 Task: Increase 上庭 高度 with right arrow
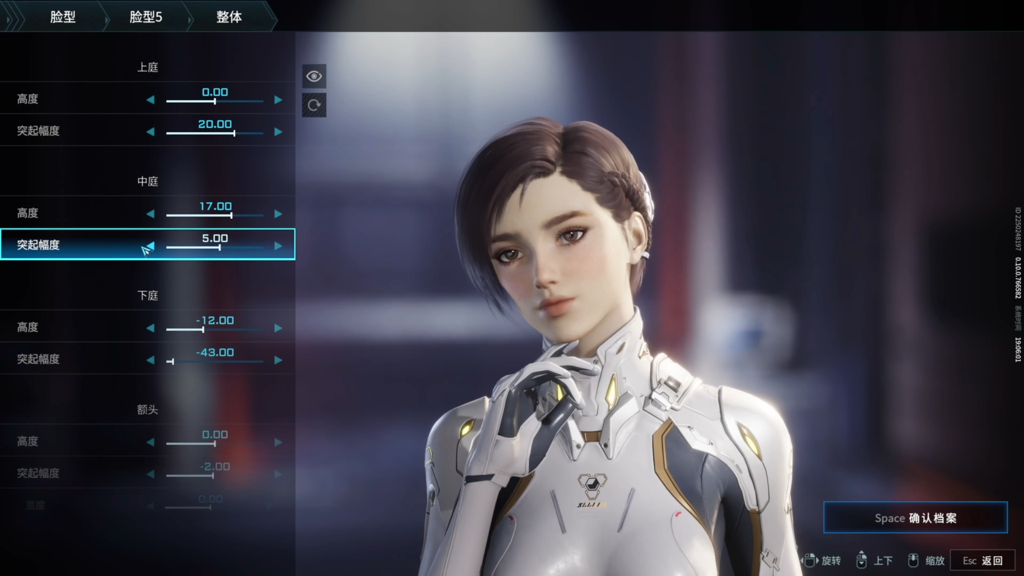tap(278, 100)
